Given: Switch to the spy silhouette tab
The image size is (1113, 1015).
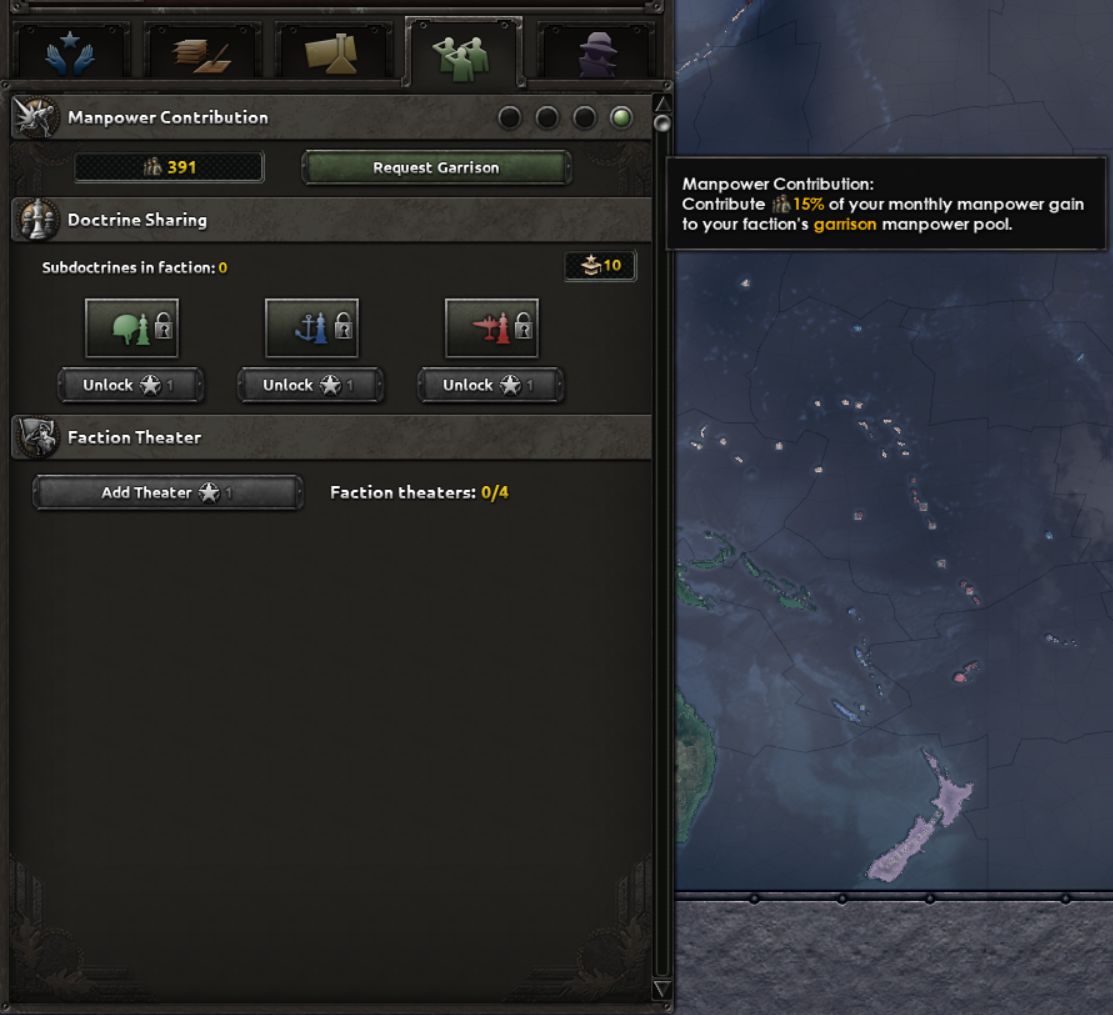Looking at the screenshot, I should (597, 52).
